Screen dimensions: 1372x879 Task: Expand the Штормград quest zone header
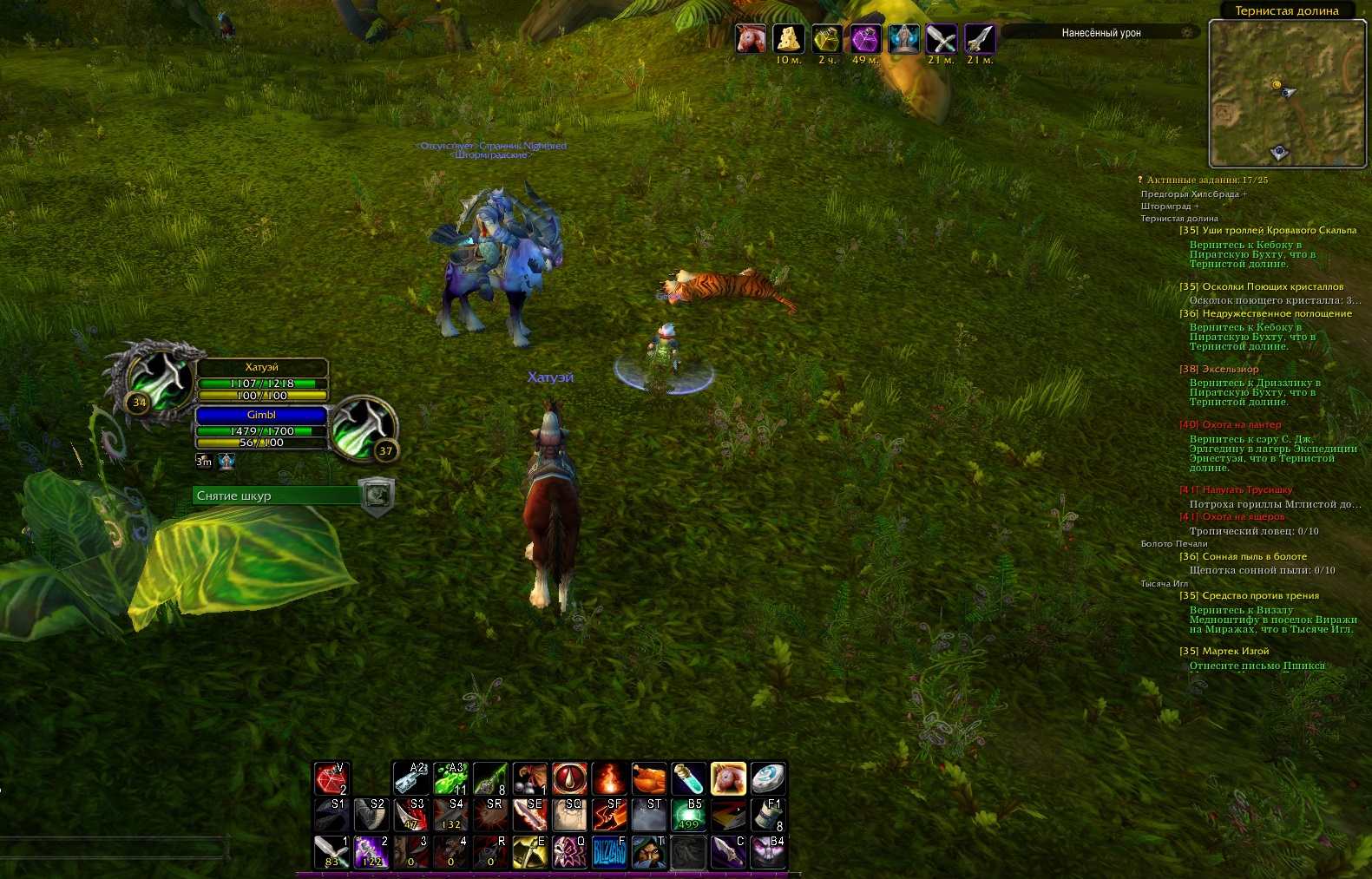pos(1169,207)
